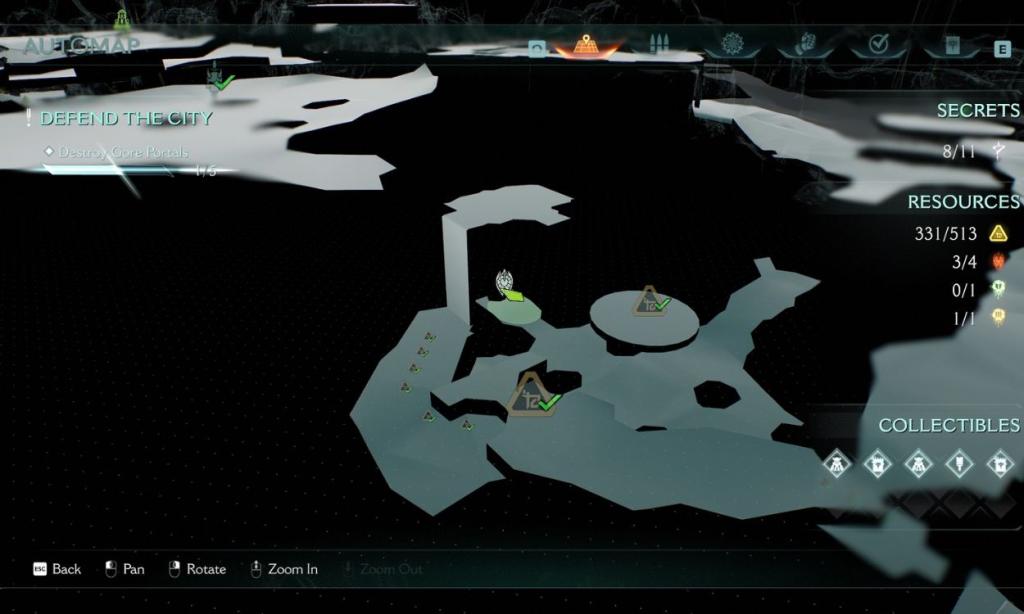This screenshot has height=614, width=1024.
Task: Switch to the fist icon tab
Action: pos(806,46)
